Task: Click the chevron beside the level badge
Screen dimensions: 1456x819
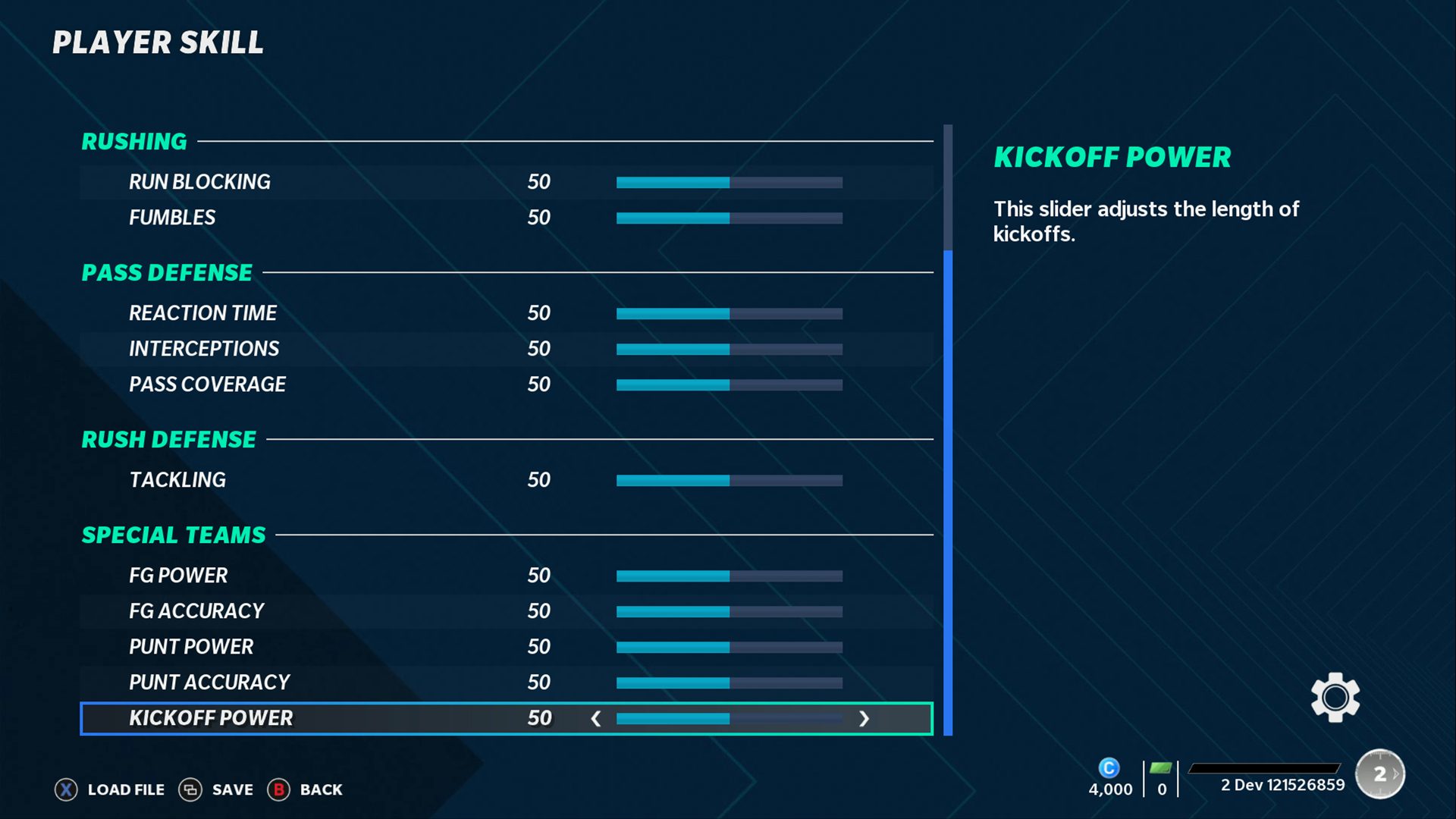Action: [1398, 773]
